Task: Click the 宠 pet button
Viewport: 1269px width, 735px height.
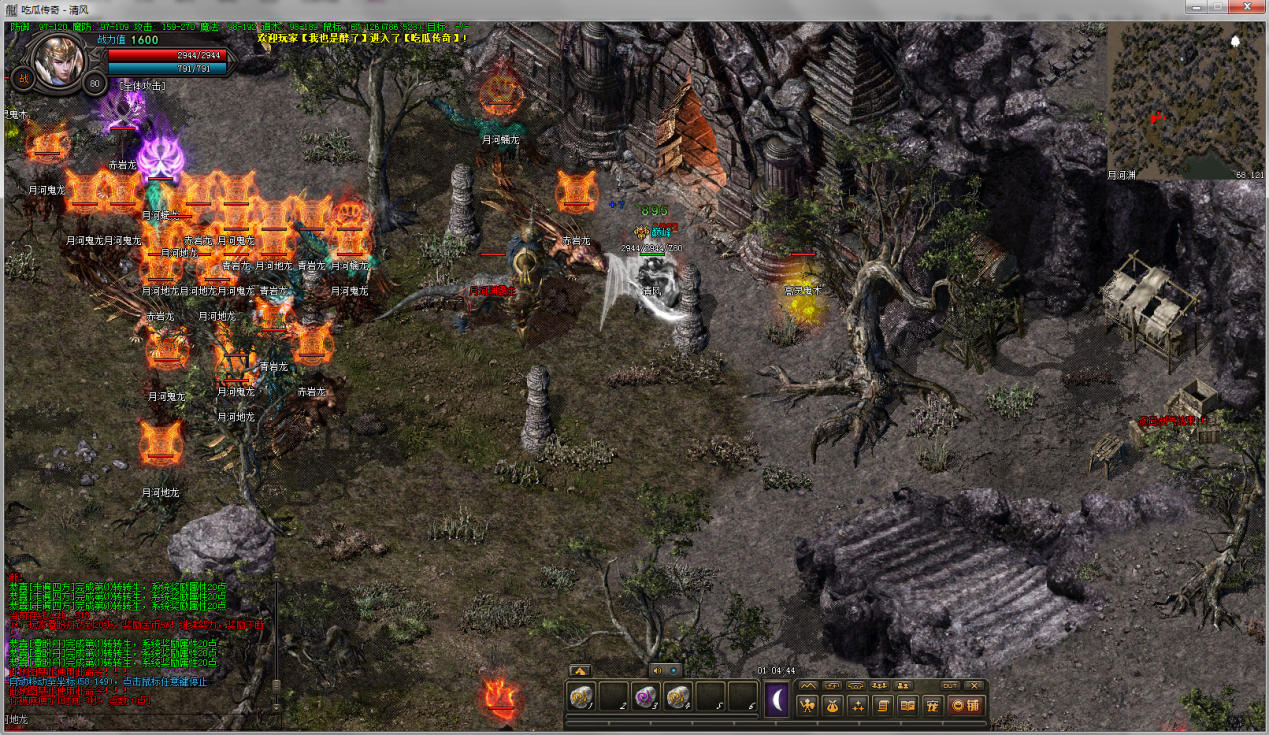Action: tap(933, 705)
